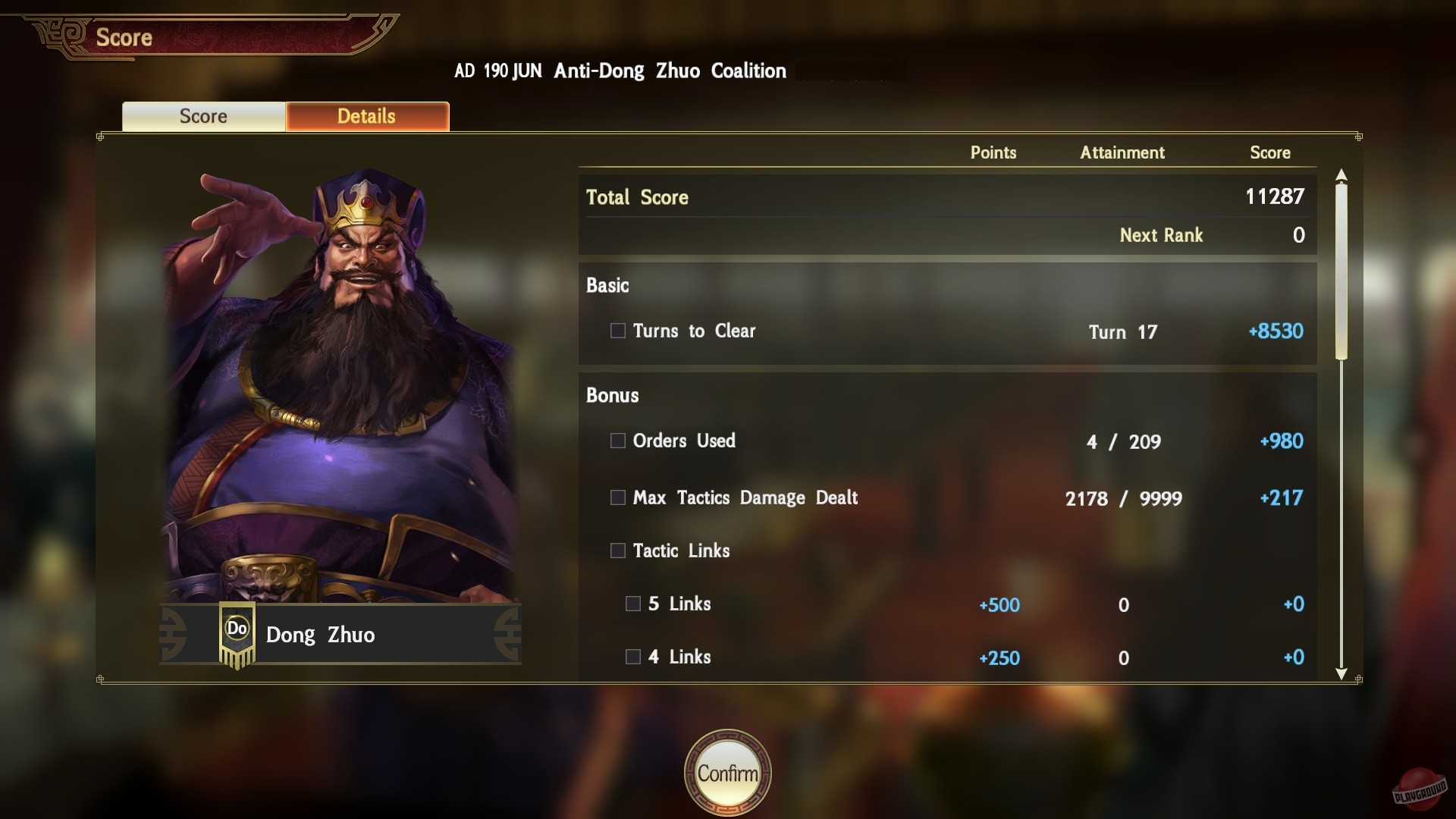Check the Max Tactics Damage Dealt box
1456x819 pixels.
click(617, 498)
